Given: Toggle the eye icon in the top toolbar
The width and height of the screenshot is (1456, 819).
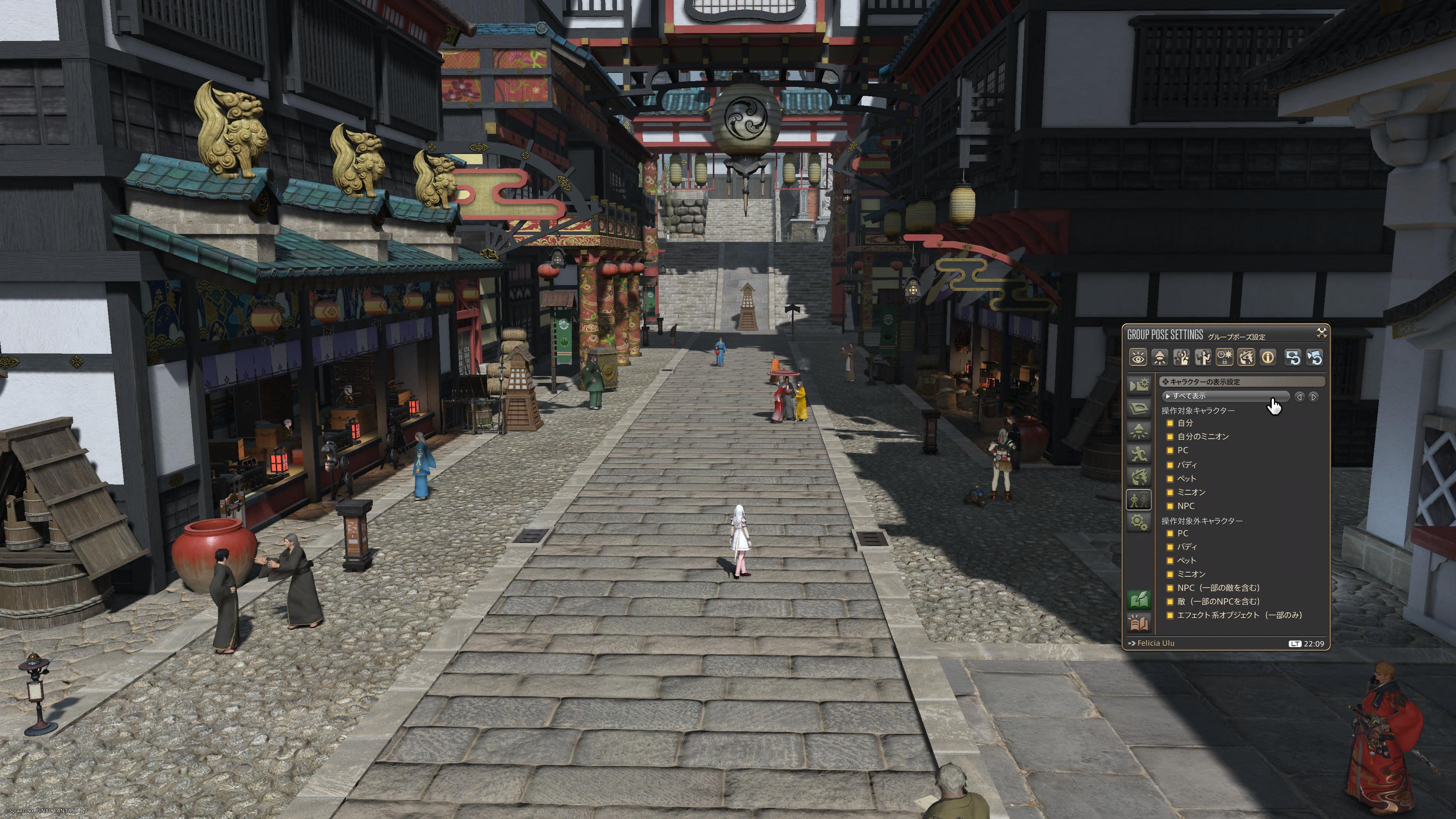Looking at the screenshot, I should (1138, 358).
